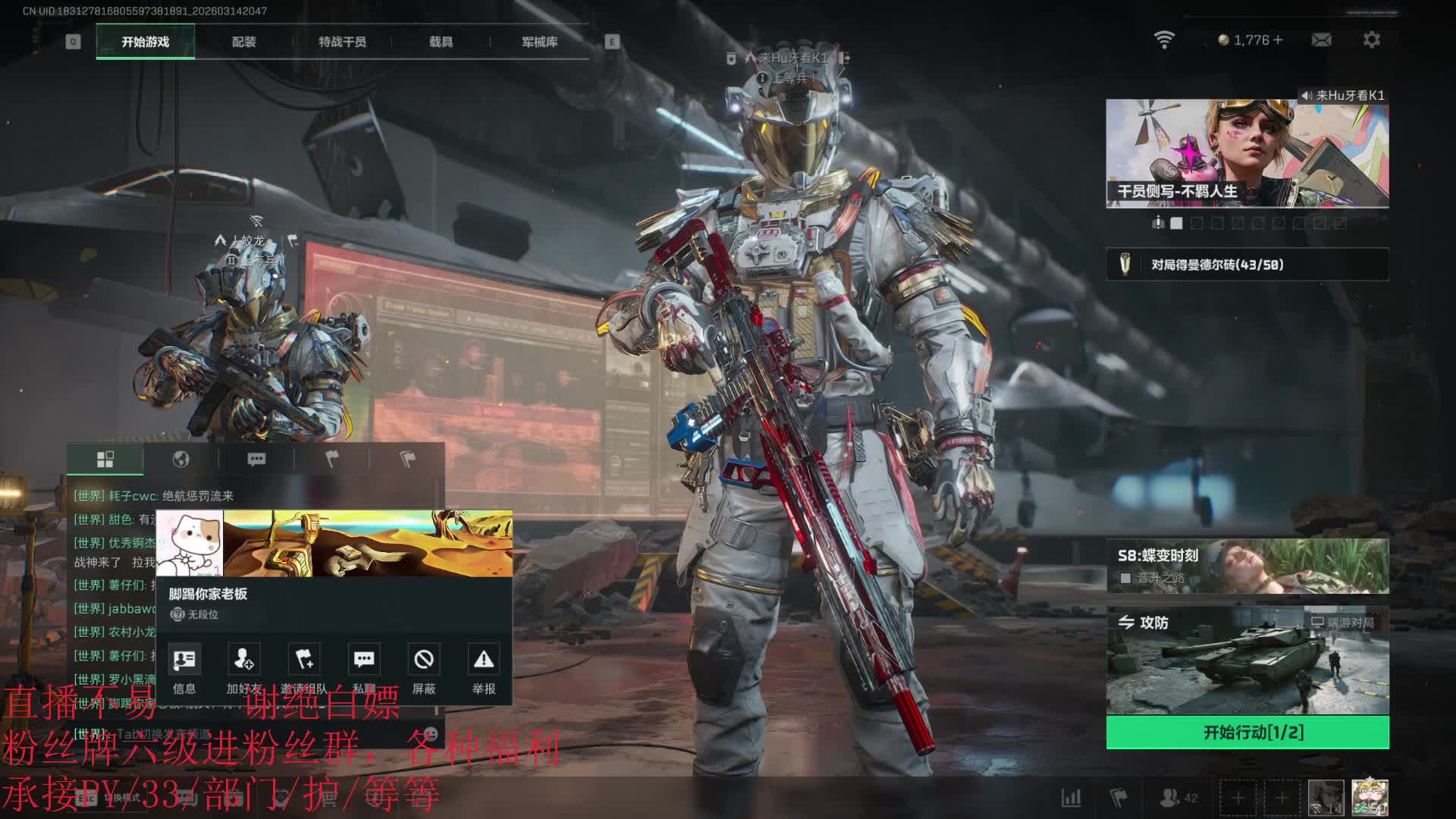The width and height of the screenshot is (1456, 819).
Task: Switch to the 开始游戏 tab
Action: pos(145,42)
